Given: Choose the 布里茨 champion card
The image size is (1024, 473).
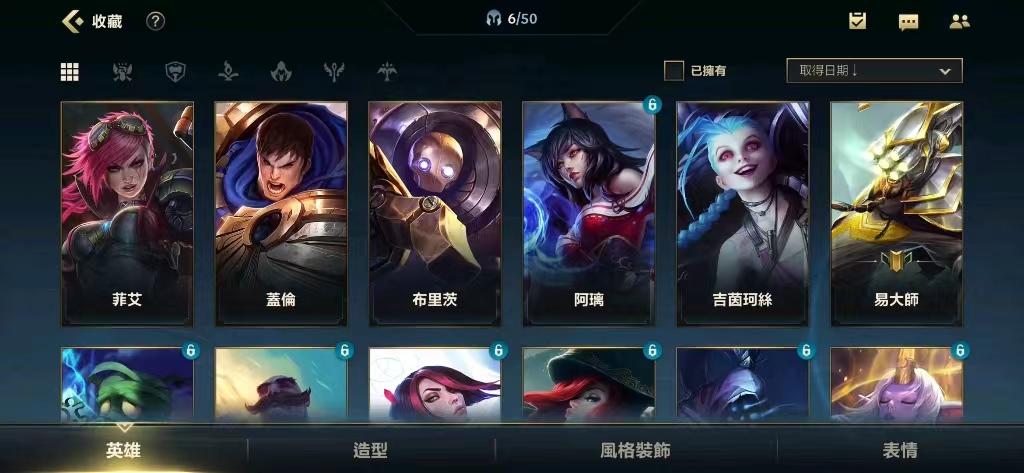Looking at the screenshot, I should click(x=435, y=213).
